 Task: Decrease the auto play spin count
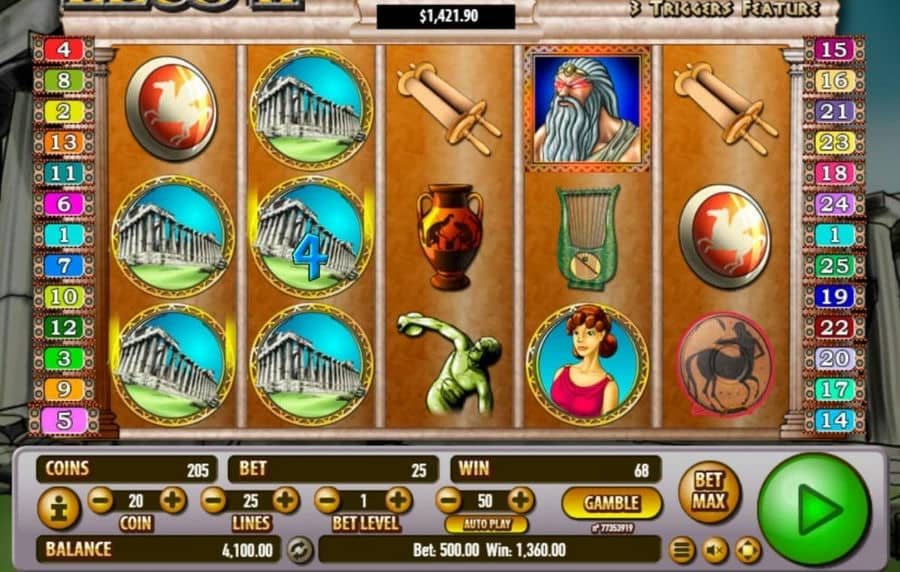(x=449, y=500)
